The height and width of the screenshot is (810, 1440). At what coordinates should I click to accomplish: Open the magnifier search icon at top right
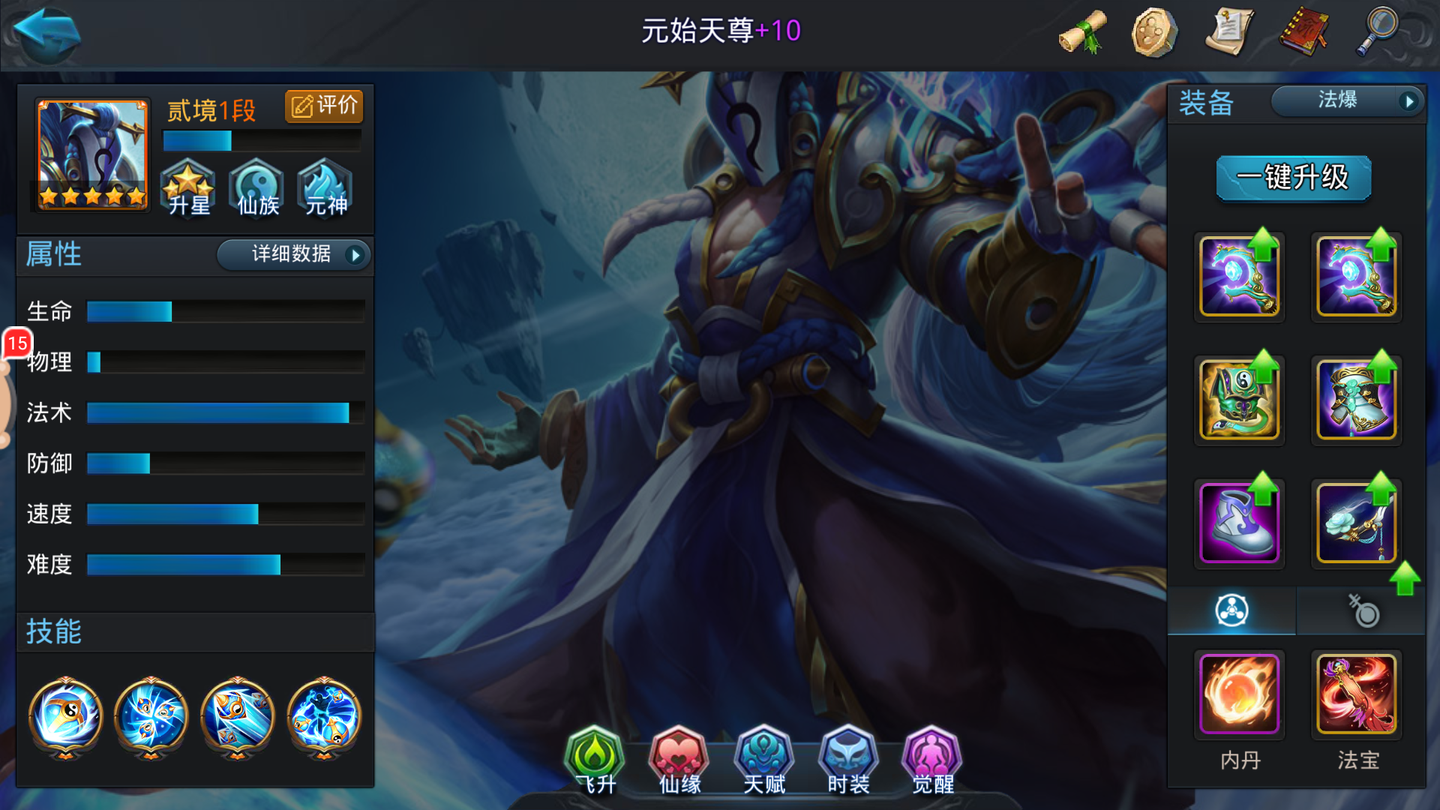click(x=1377, y=31)
